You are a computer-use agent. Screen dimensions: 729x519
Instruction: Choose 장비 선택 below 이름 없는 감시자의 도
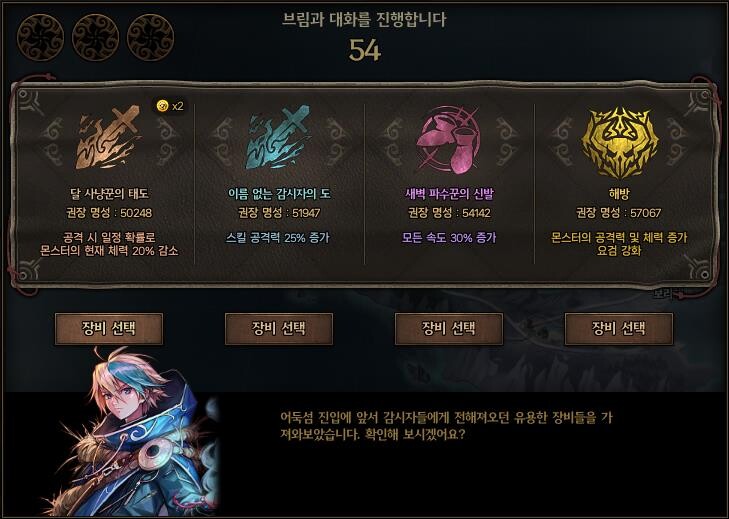click(x=279, y=328)
